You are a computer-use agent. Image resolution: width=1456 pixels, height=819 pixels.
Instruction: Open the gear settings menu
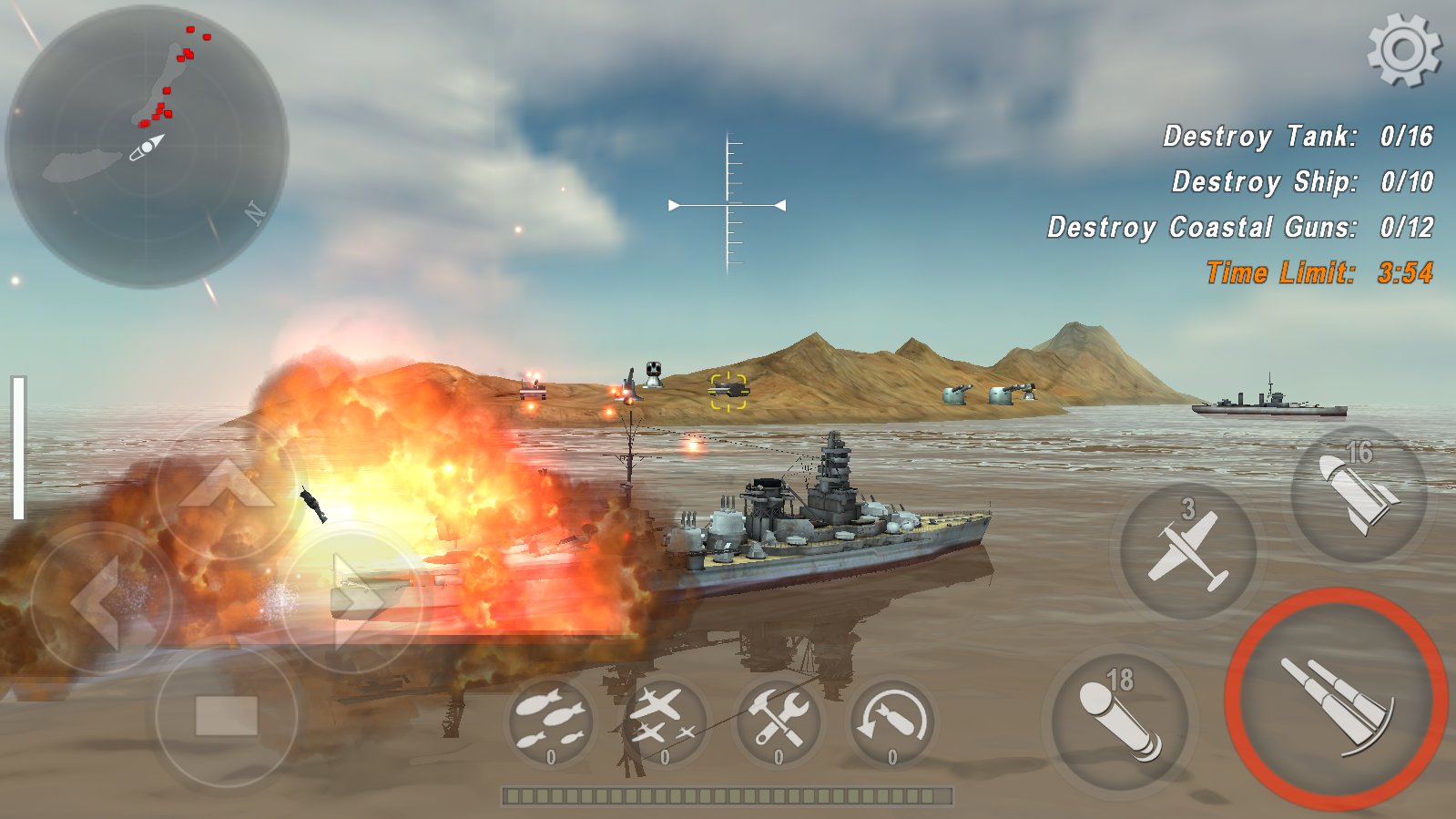(x=1403, y=50)
